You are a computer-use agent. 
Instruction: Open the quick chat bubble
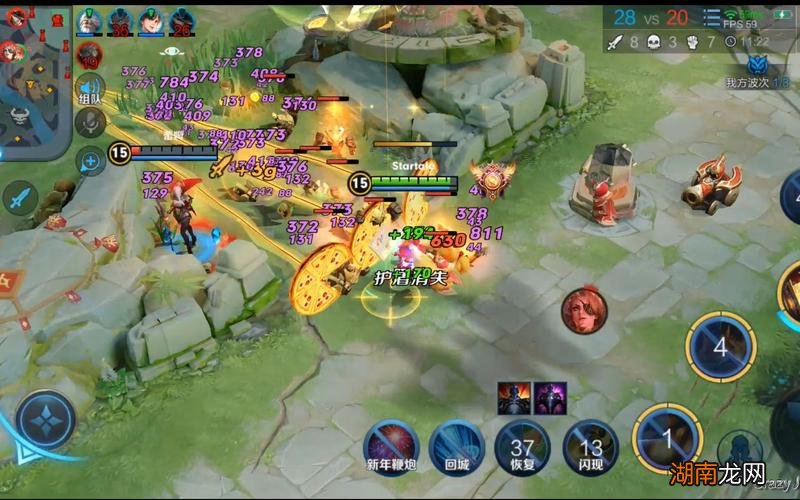point(90,159)
